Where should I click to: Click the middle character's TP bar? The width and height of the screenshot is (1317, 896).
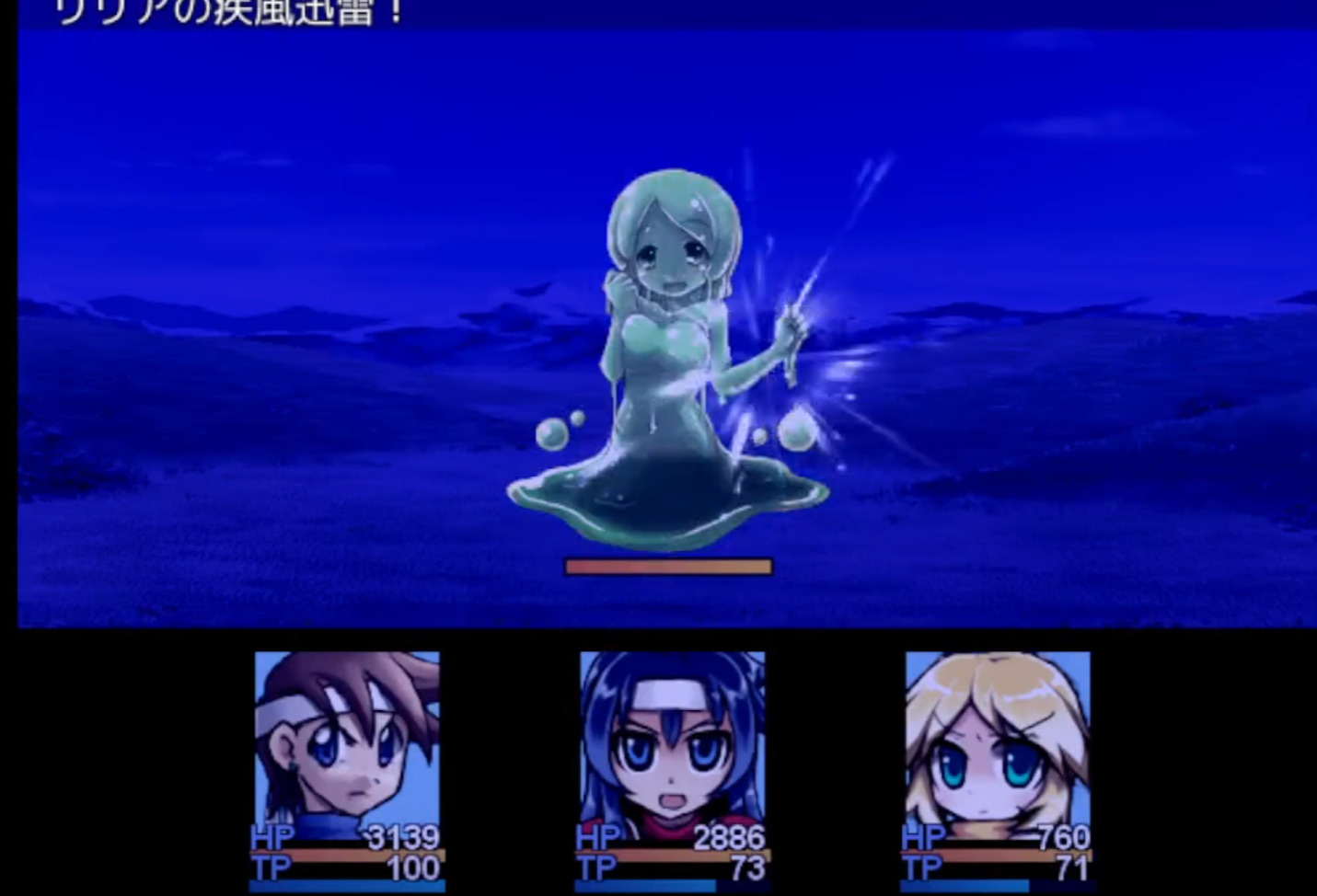coord(673,889)
